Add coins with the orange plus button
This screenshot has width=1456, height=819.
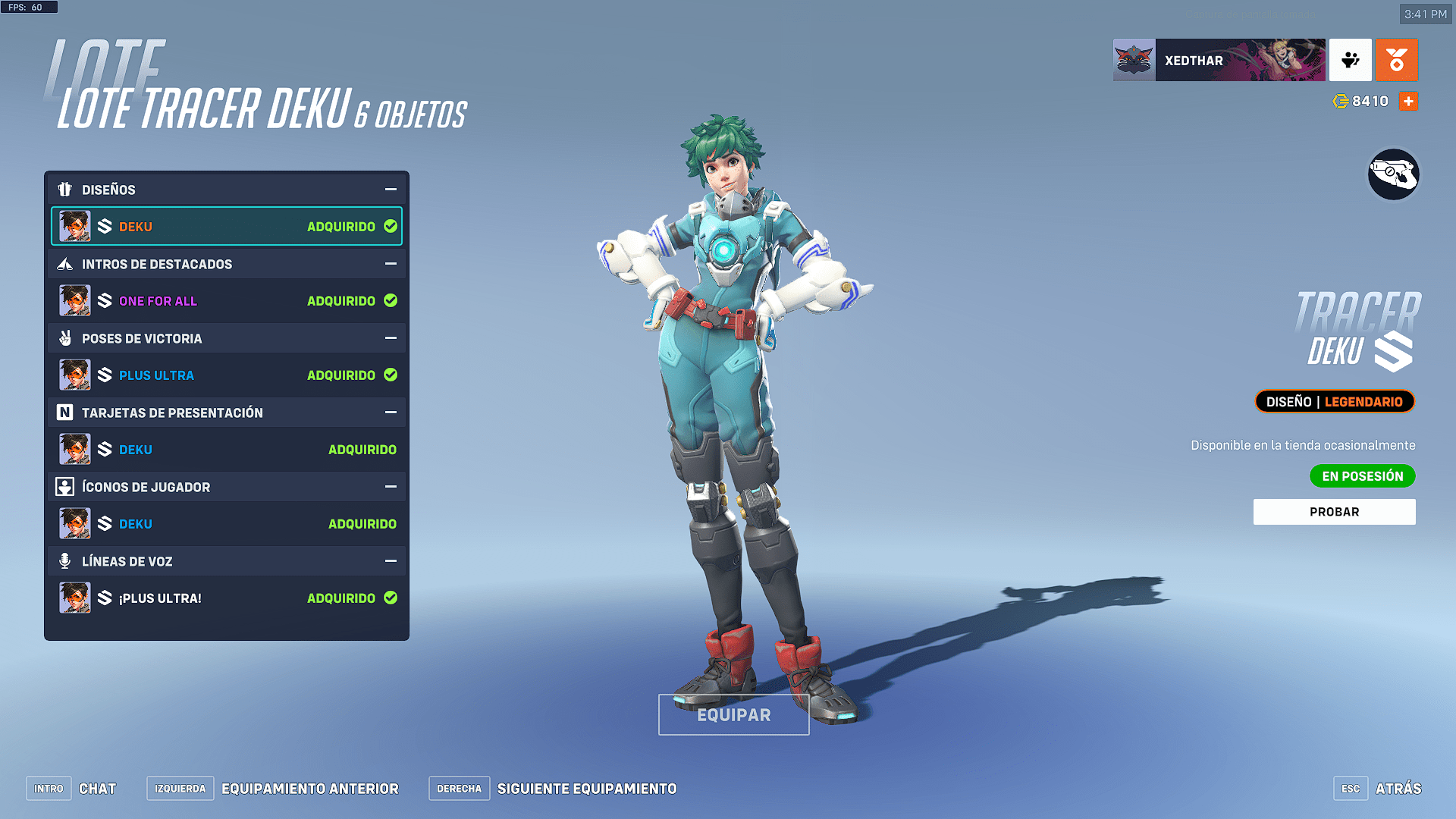click(x=1408, y=102)
